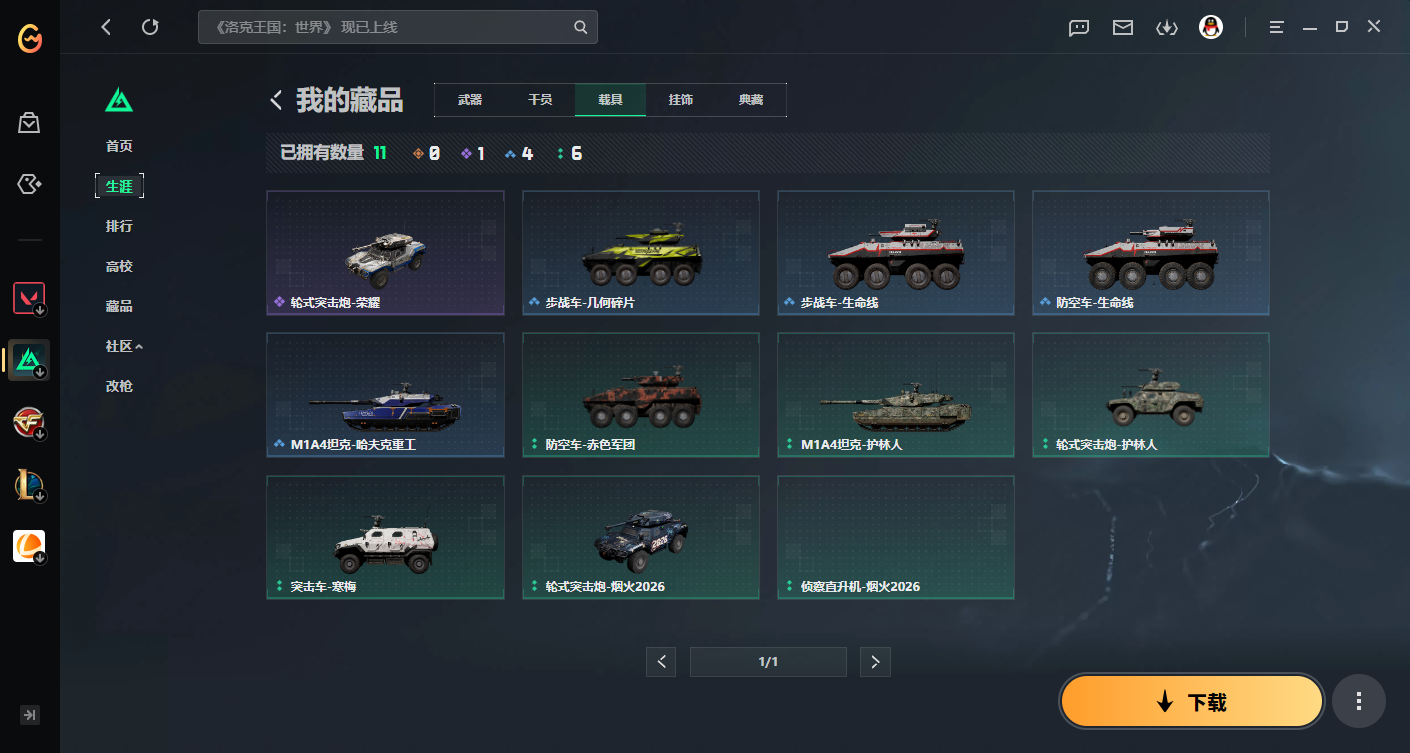The width and height of the screenshot is (1410, 753).
Task: Select the 轮式突击炮-荣耀 vehicle thumbnail
Action: click(385, 252)
